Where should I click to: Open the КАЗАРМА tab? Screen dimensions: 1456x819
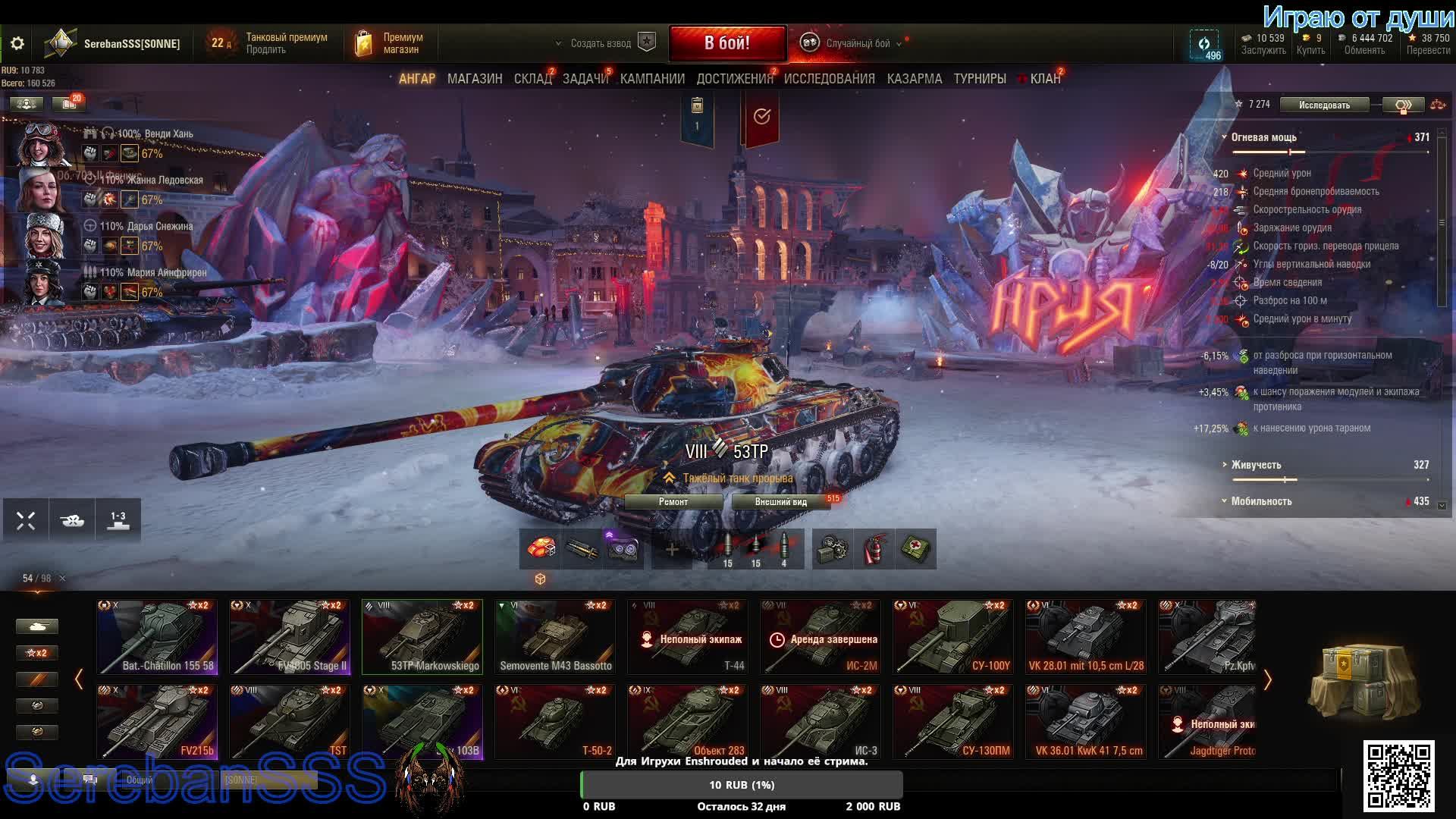point(914,79)
